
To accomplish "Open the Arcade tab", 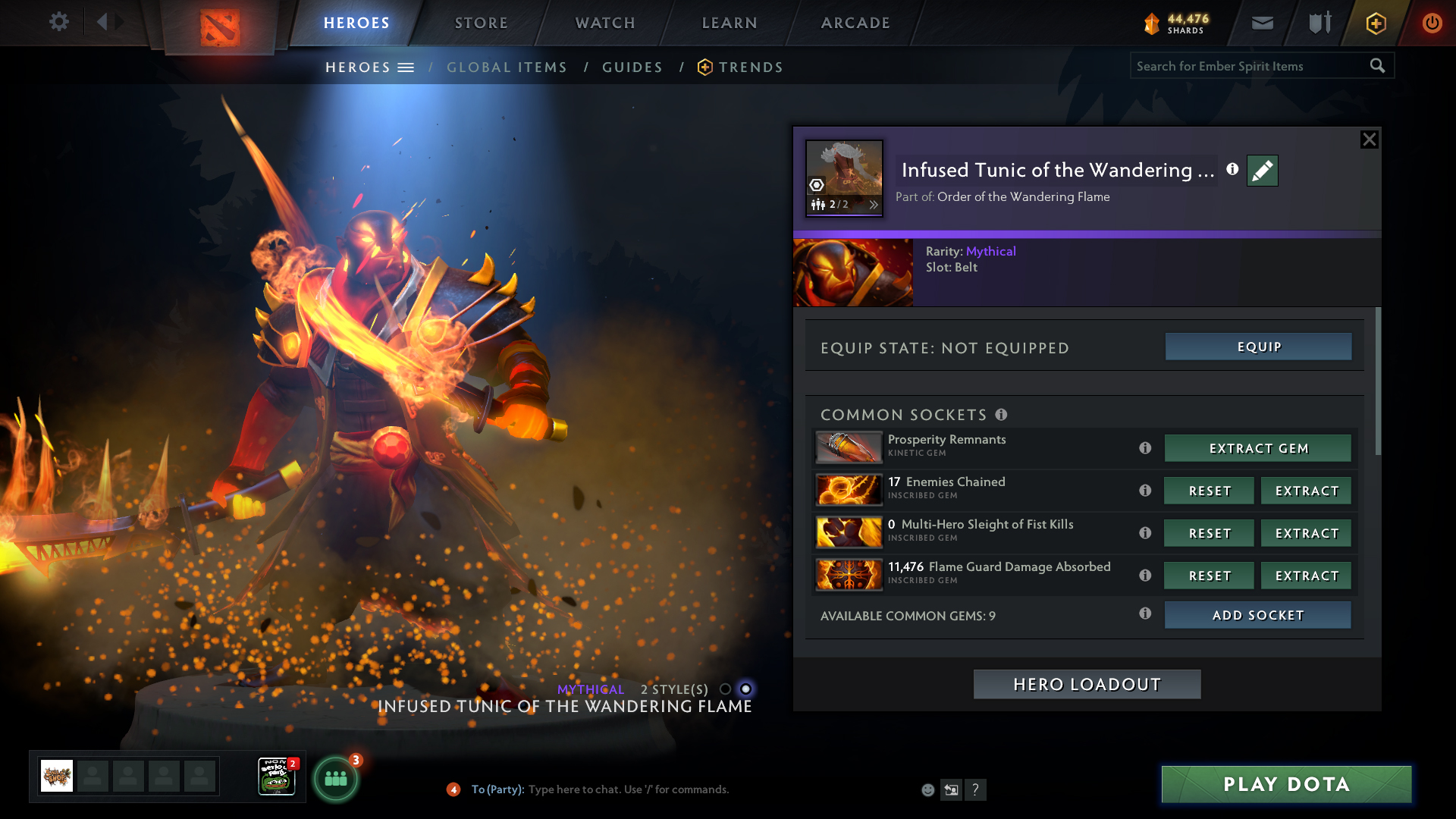I will (855, 23).
